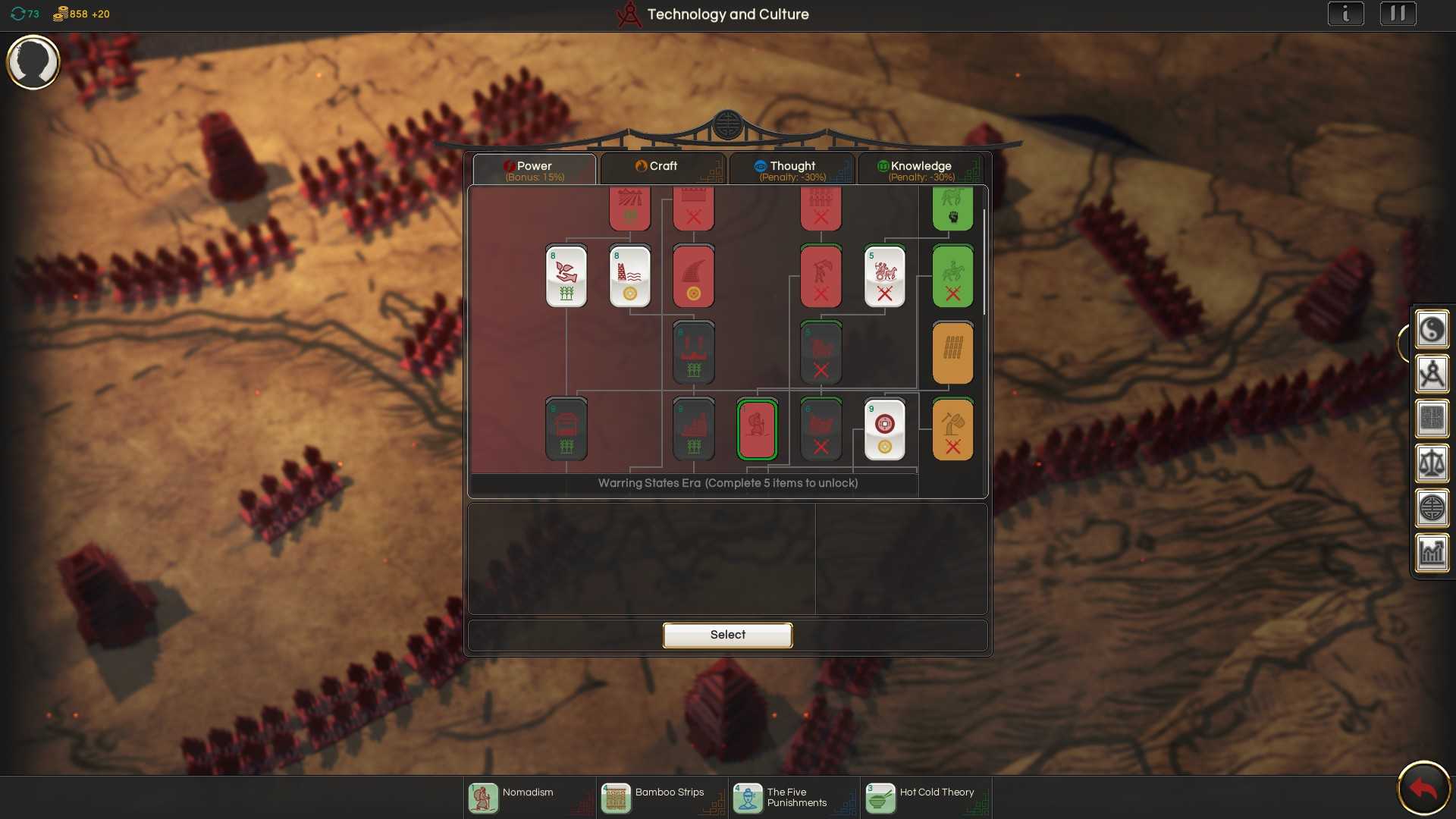Pause the game with the pause button
The image size is (1456, 819).
[1398, 13]
